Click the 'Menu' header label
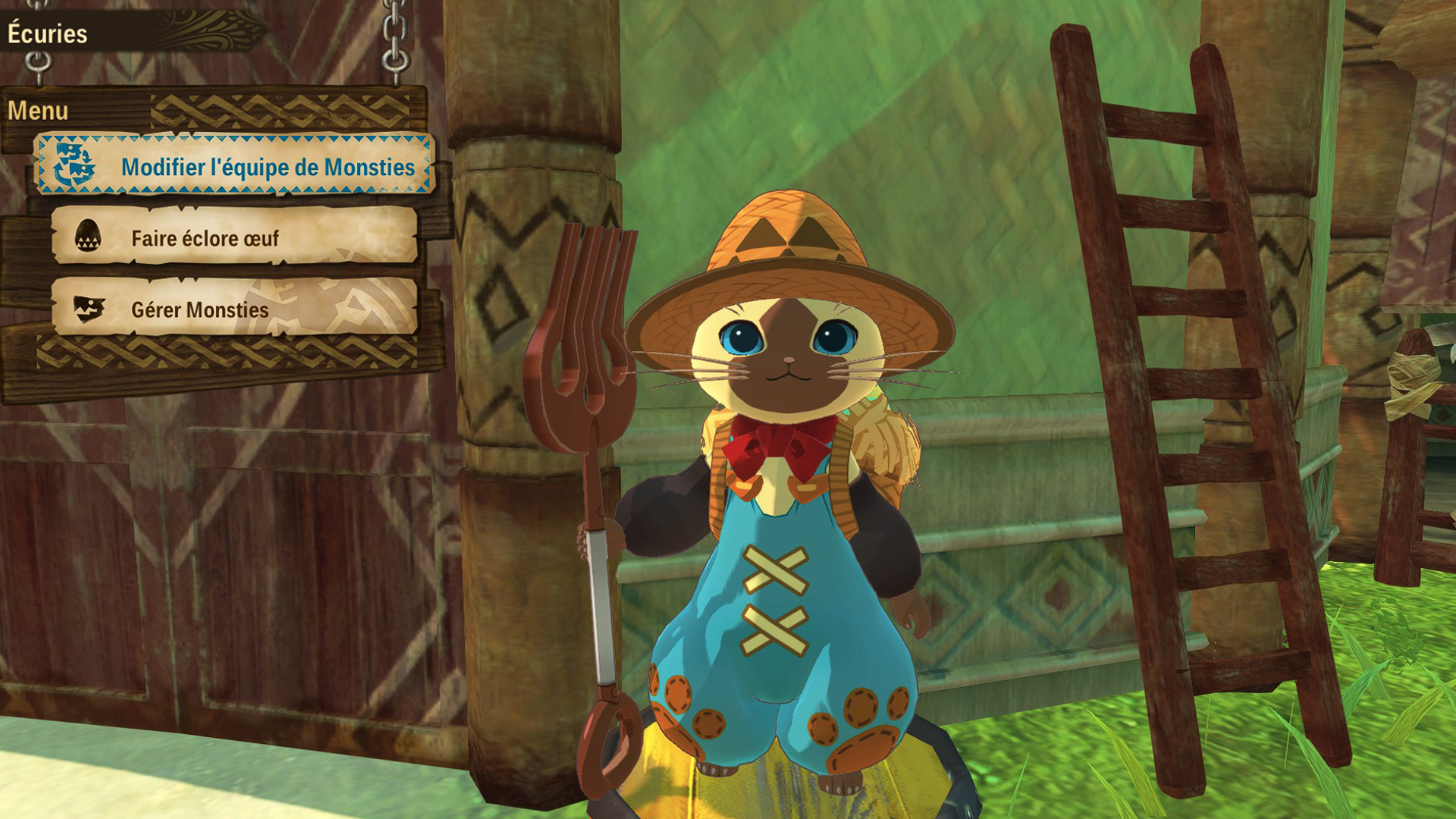 38,111
